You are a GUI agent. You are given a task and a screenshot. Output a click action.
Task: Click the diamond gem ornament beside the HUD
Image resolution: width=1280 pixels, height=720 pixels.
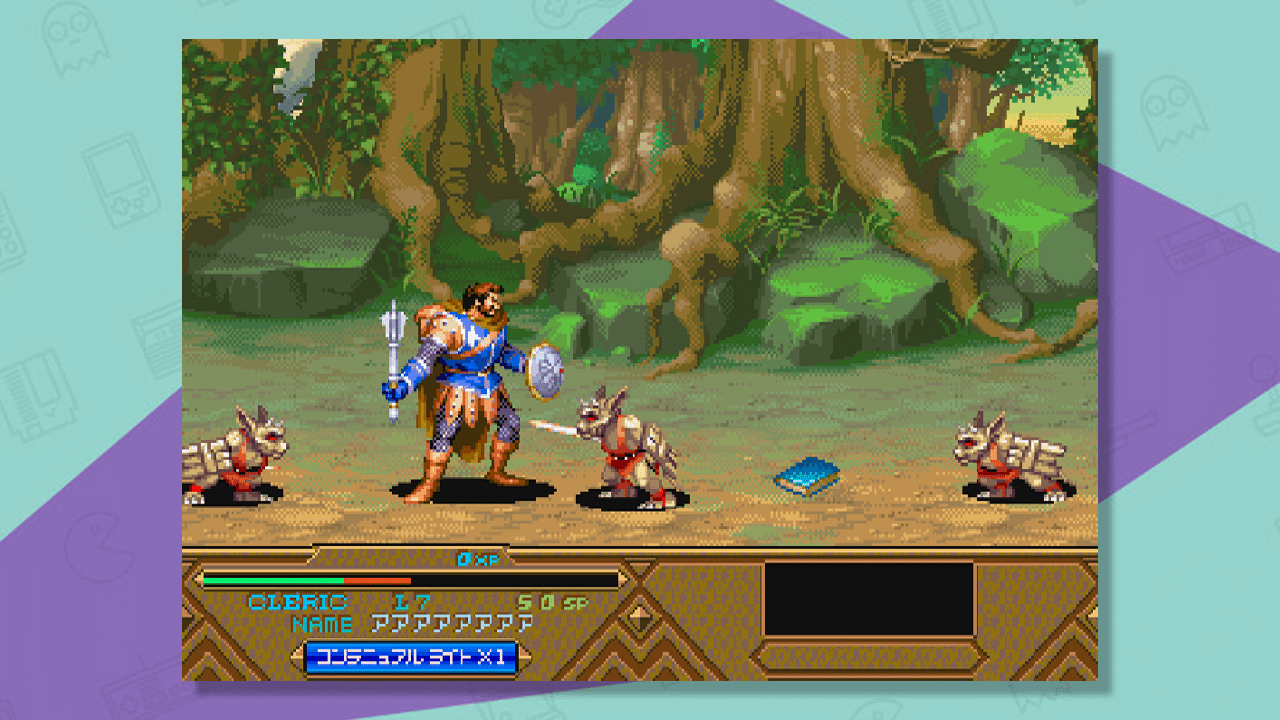[637, 615]
